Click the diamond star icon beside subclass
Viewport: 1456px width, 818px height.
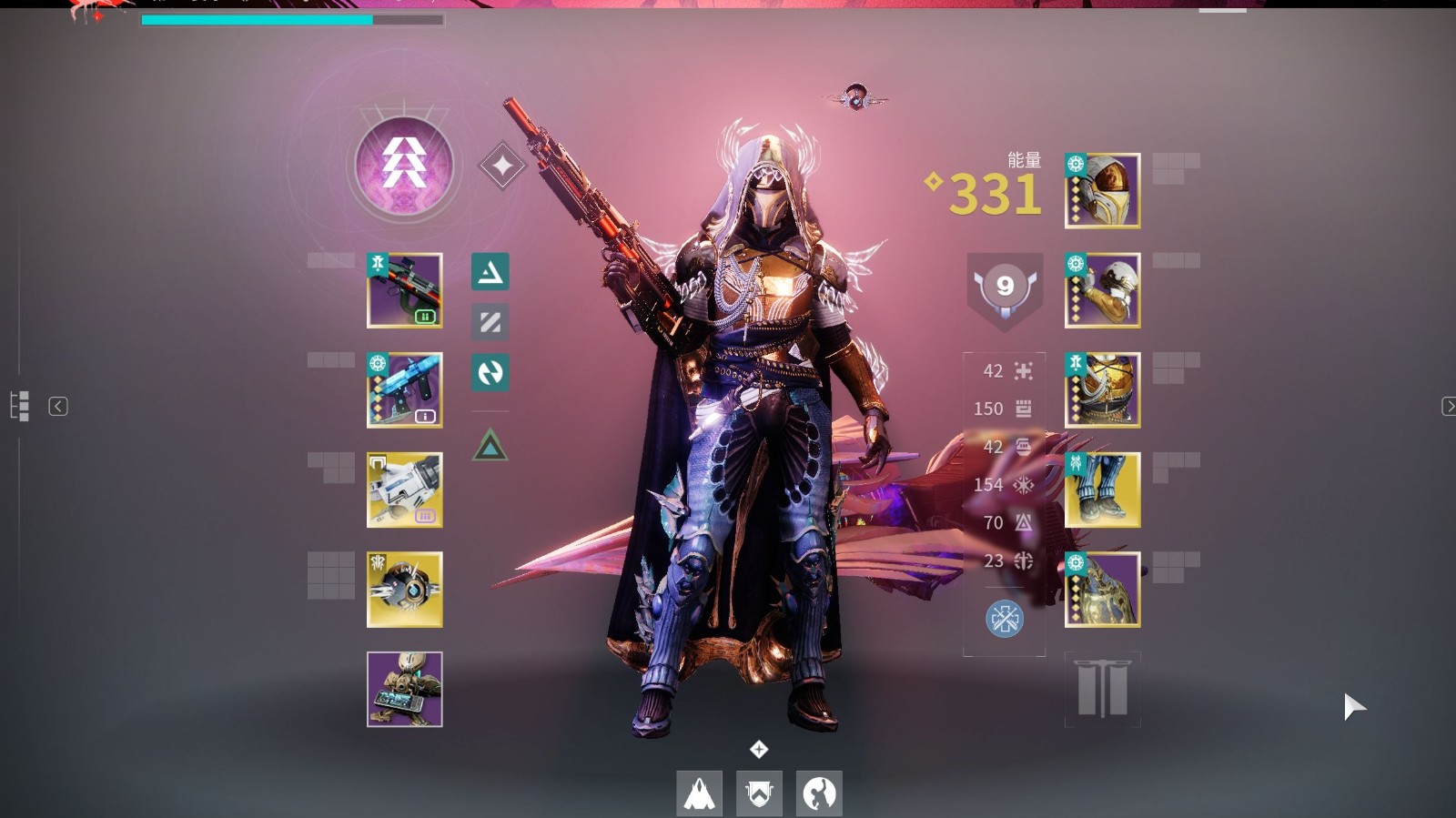click(x=501, y=167)
